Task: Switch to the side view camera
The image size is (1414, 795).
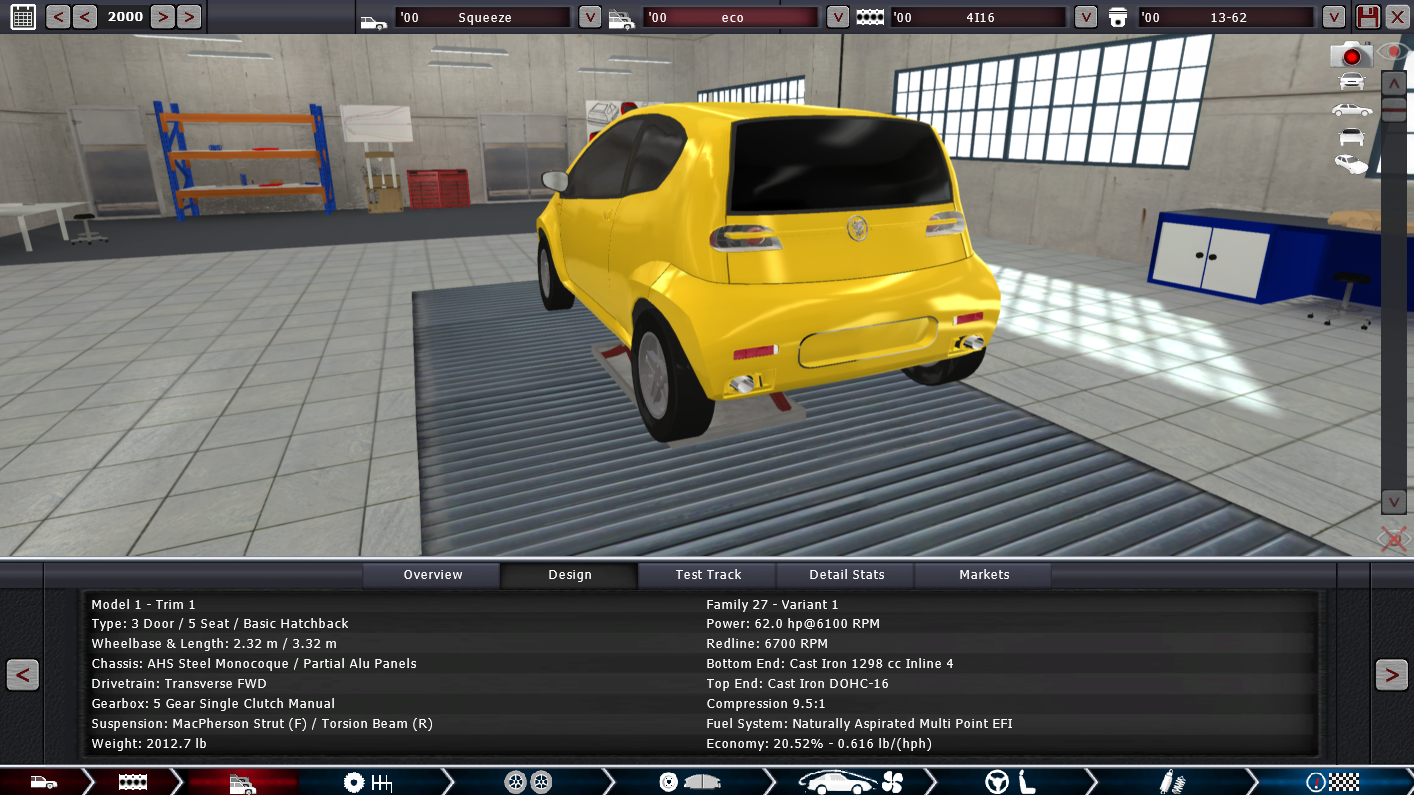Action: (x=1351, y=109)
